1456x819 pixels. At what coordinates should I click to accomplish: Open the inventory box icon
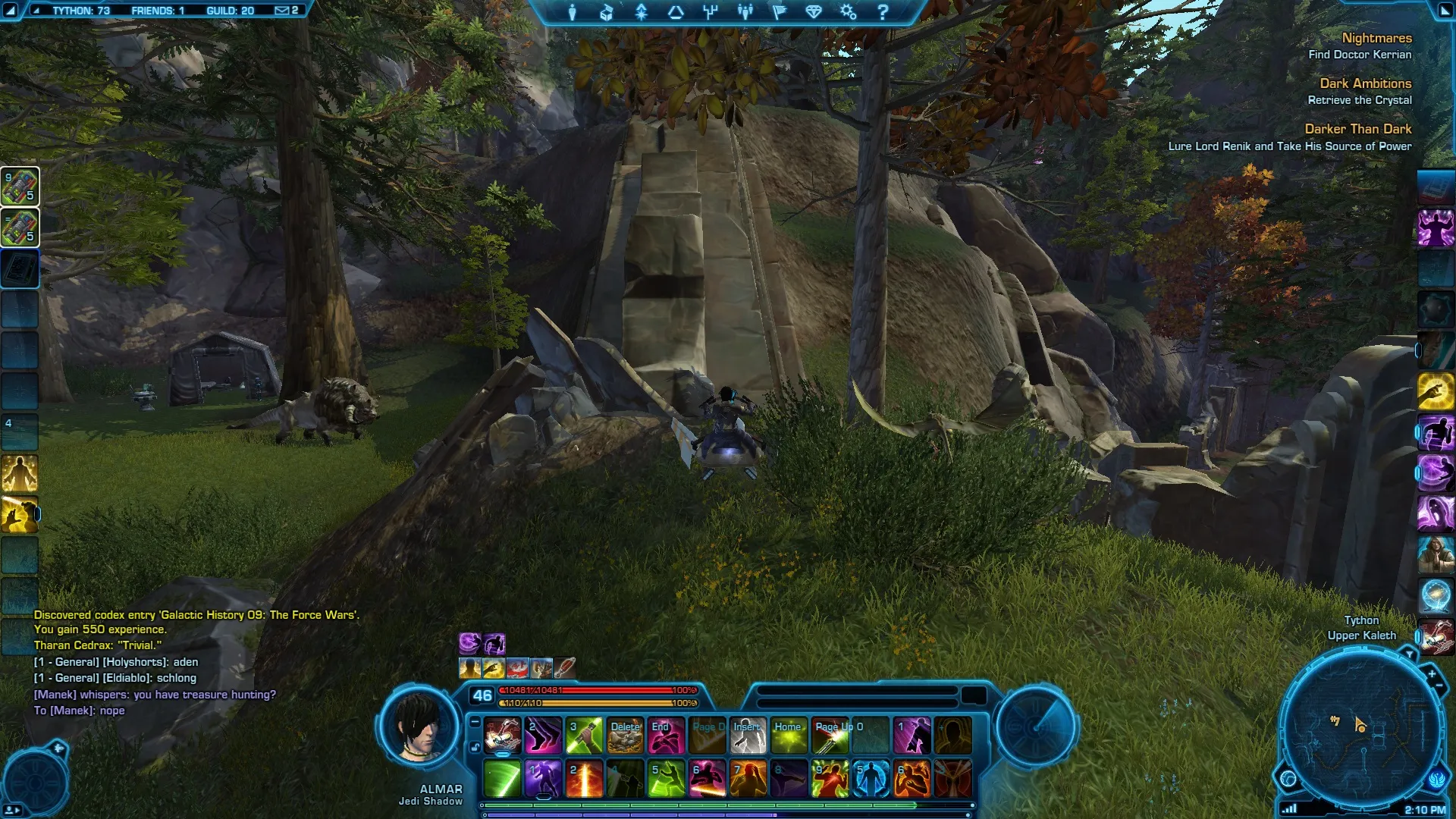point(606,12)
